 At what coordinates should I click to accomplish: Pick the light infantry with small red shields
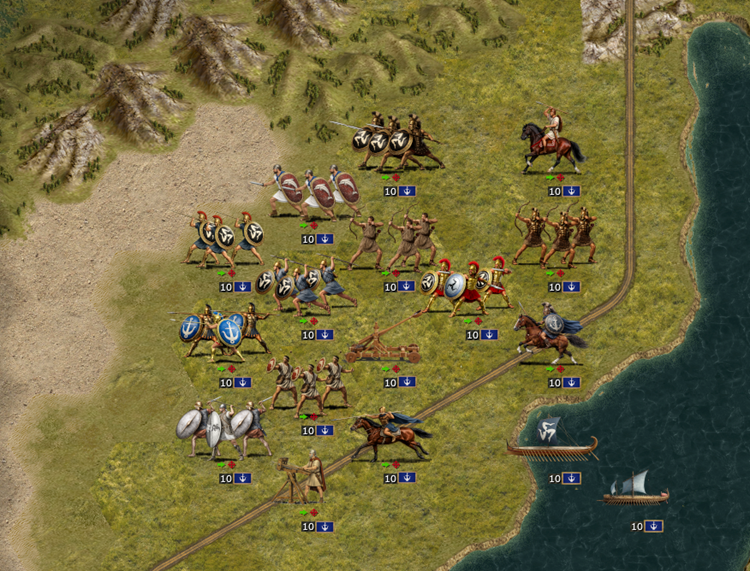(309, 382)
